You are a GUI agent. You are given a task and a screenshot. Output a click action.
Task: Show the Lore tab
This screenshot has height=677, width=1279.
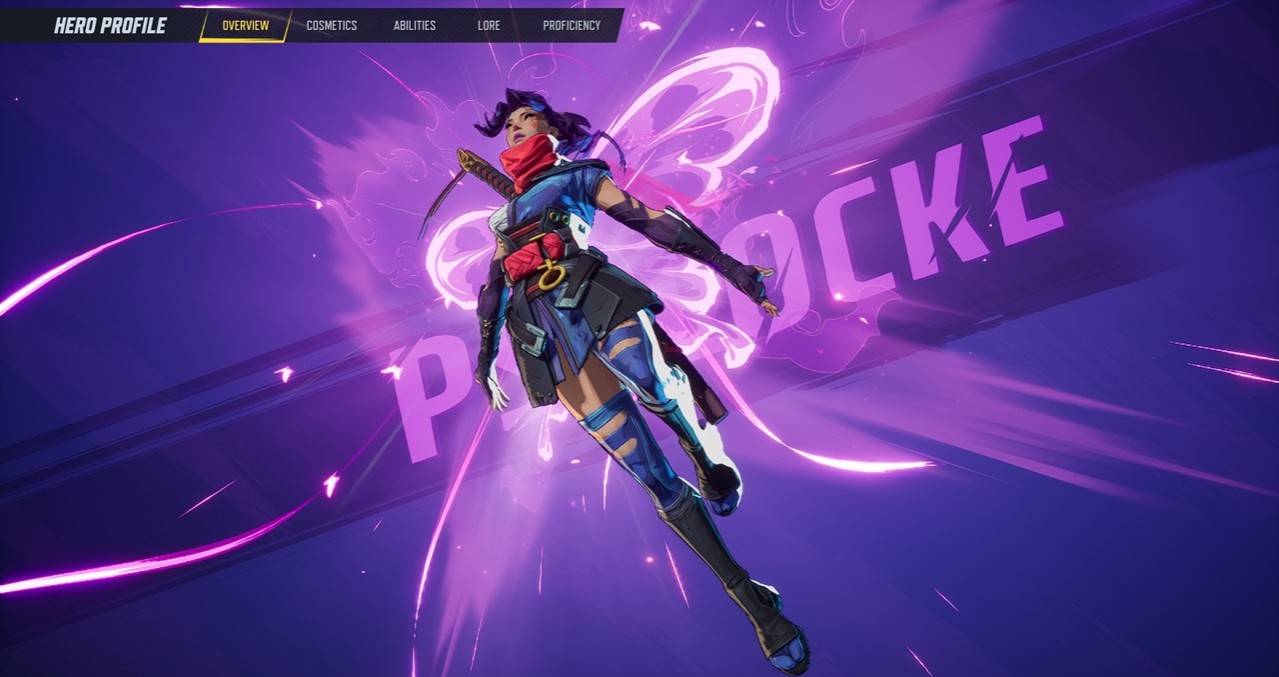(x=489, y=26)
